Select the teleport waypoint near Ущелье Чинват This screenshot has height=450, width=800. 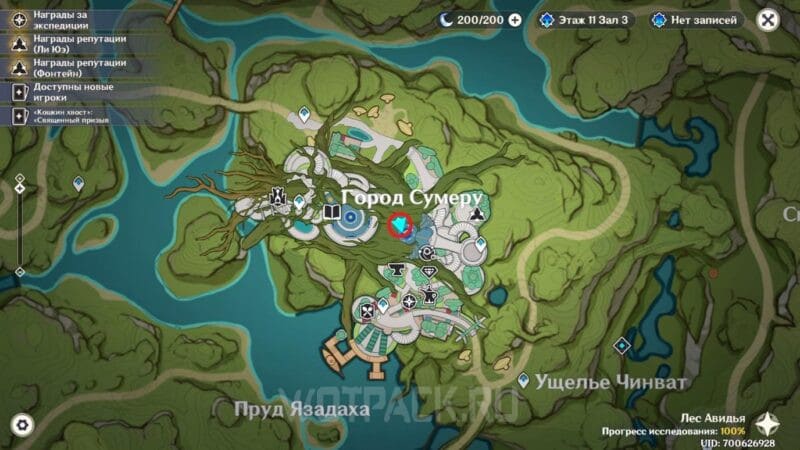tap(524, 380)
